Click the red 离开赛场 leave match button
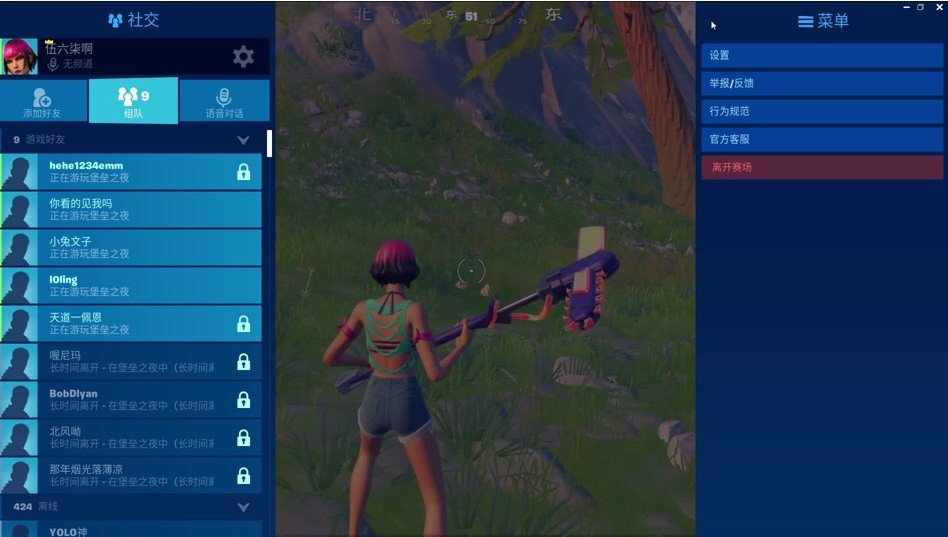The width and height of the screenshot is (948, 537). (822, 168)
